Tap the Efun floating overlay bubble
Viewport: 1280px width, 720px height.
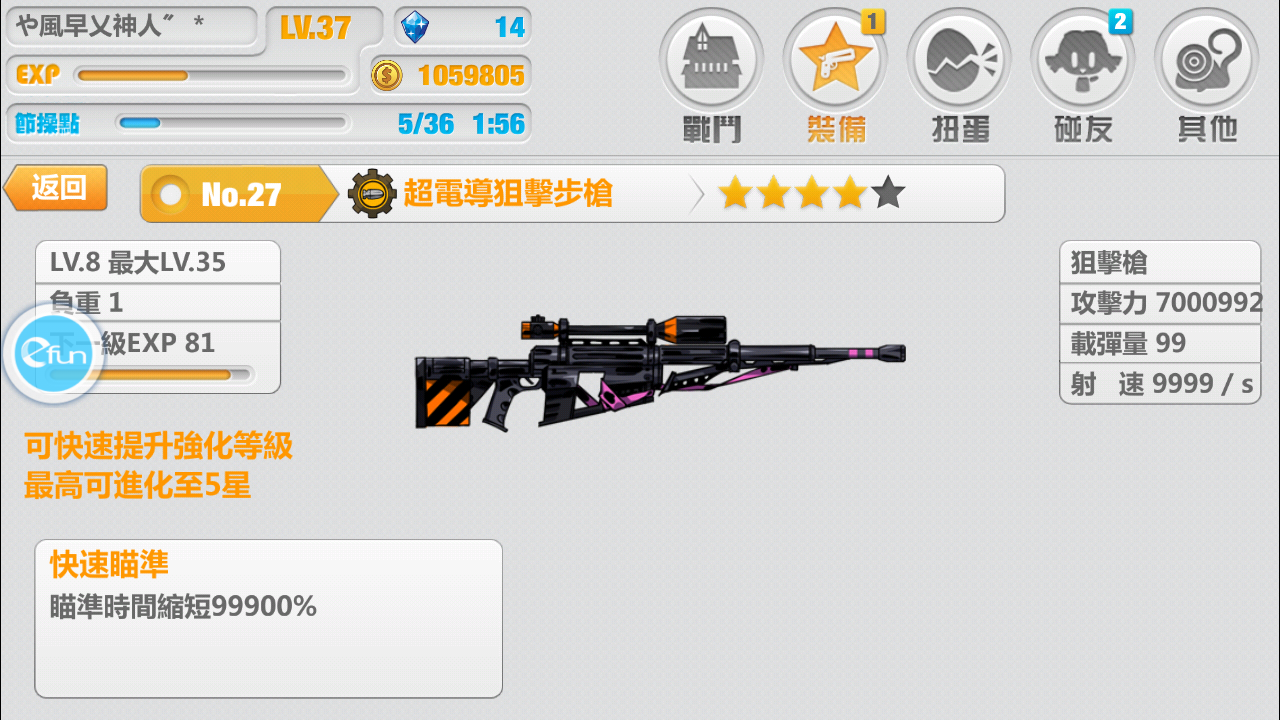click(x=53, y=355)
